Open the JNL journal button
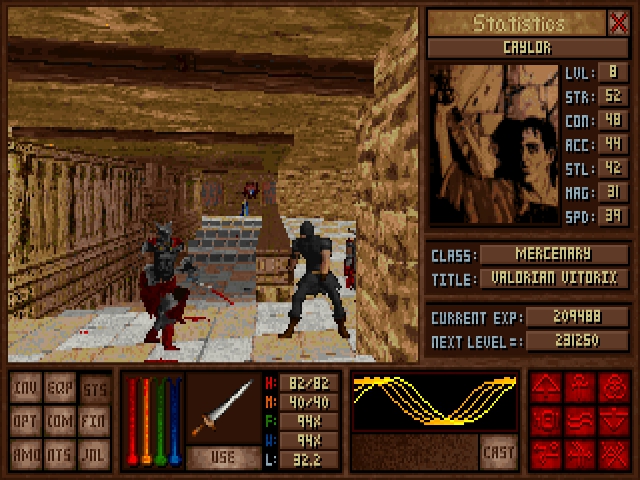This screenshot has width=640, height=480. 94,455
